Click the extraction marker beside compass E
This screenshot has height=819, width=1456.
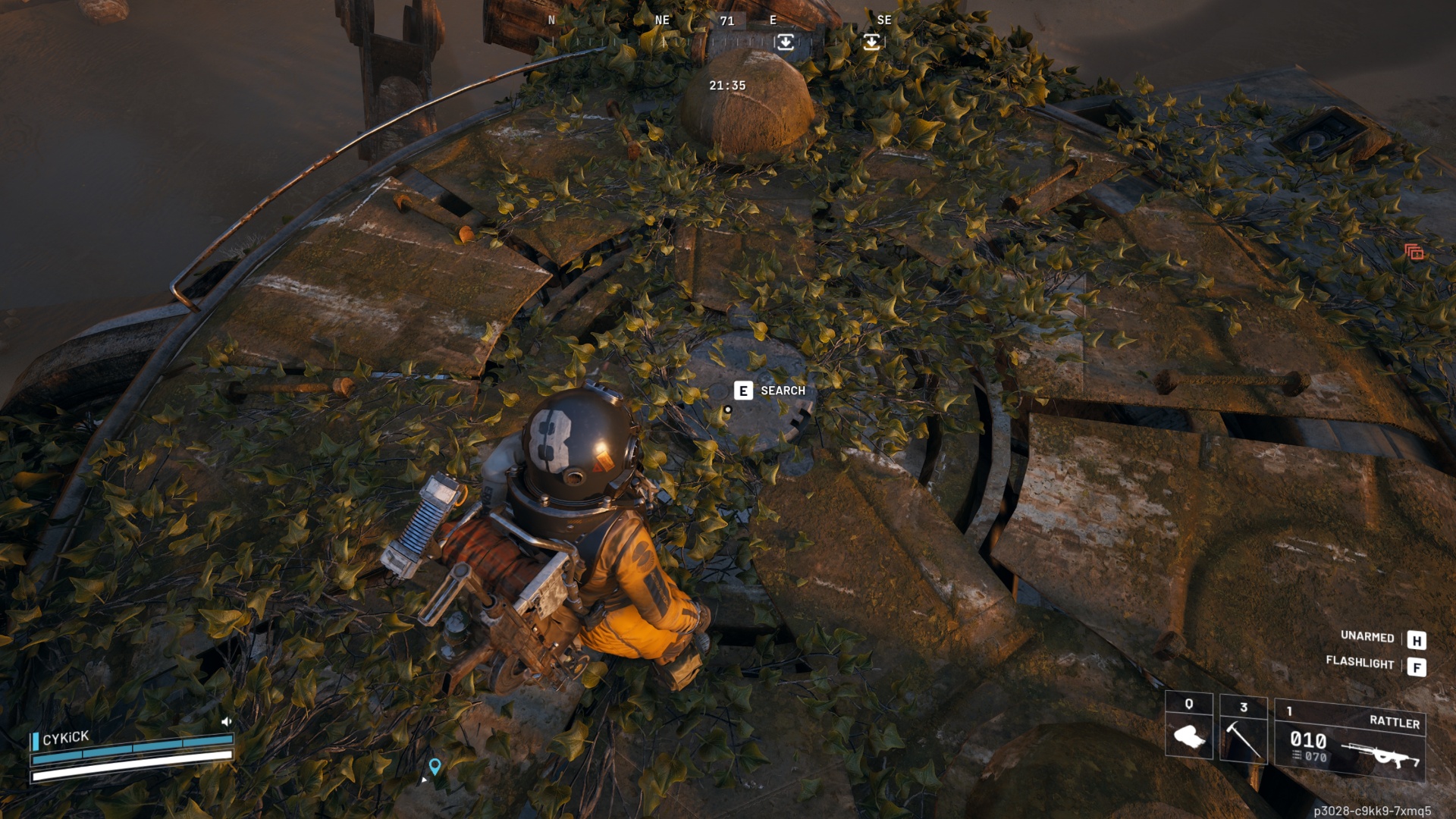pyautogui.click(x=785, y=42)
